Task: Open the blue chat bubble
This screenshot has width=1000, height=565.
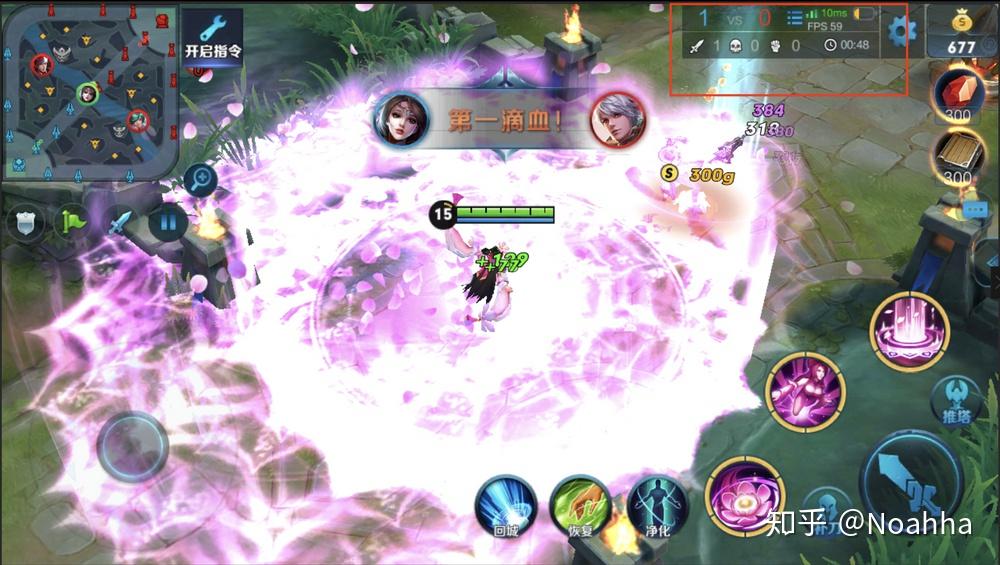Action: click(x=975, y=210)
